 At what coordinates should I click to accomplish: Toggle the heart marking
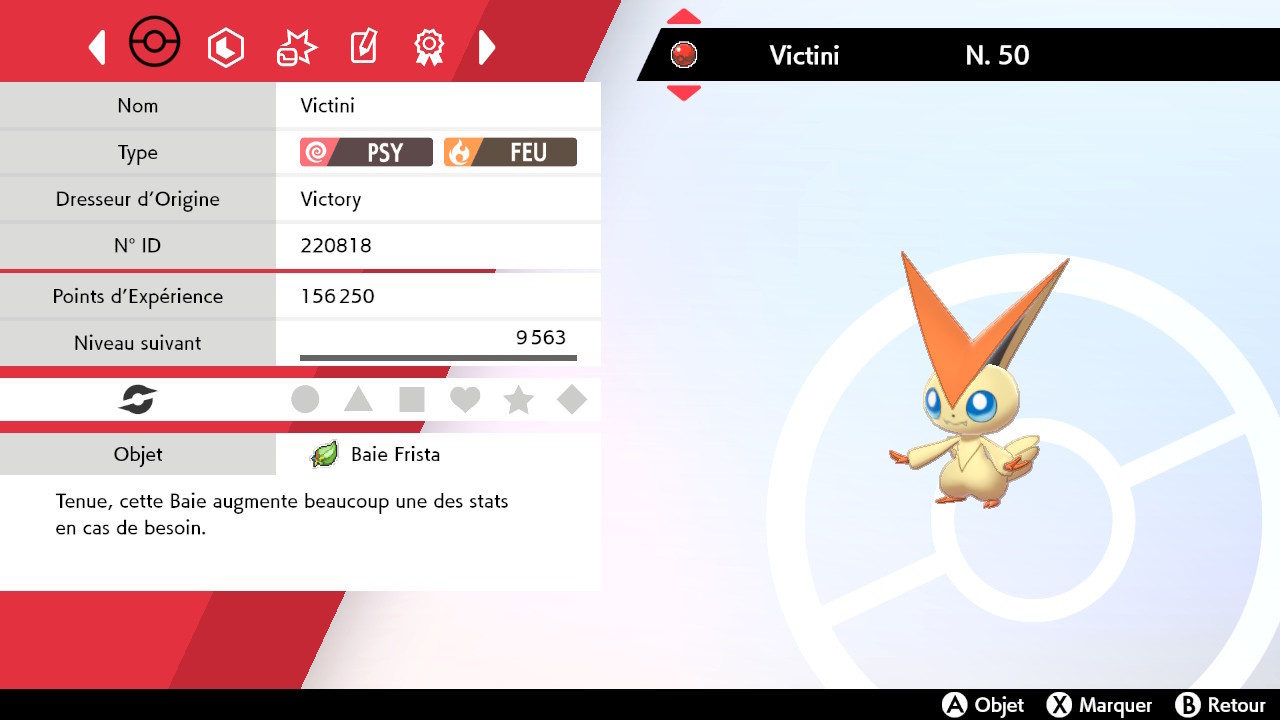465,399
